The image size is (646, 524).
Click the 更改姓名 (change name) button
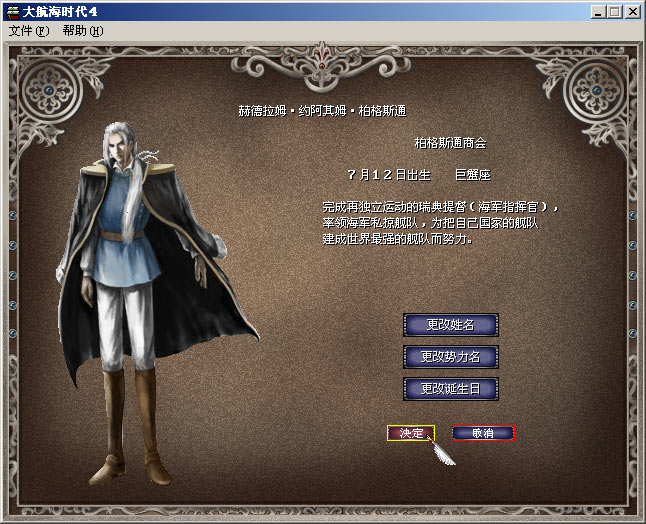[450, 325]
